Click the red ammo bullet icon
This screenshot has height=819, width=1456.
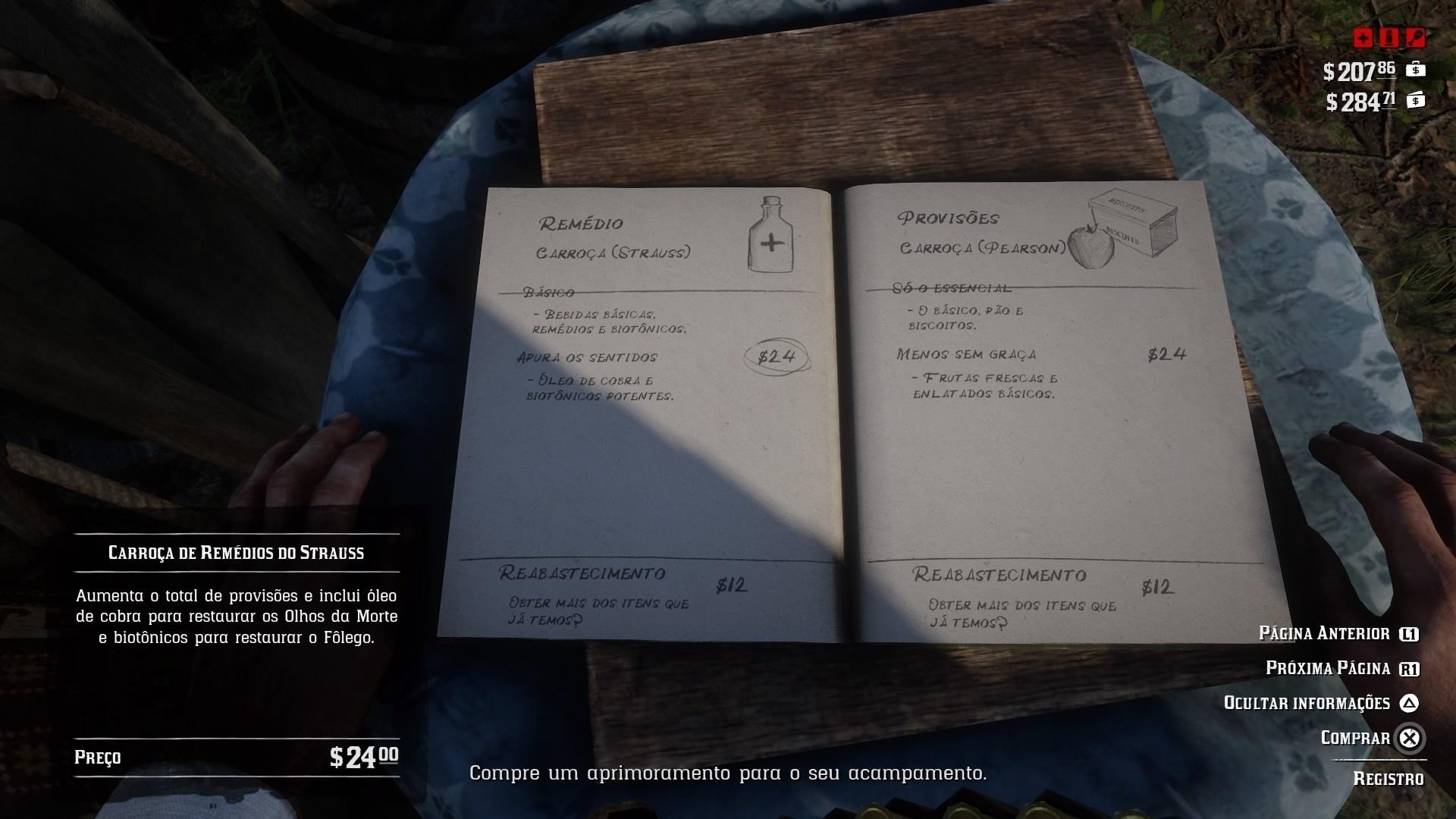(x=1390, y=36)
